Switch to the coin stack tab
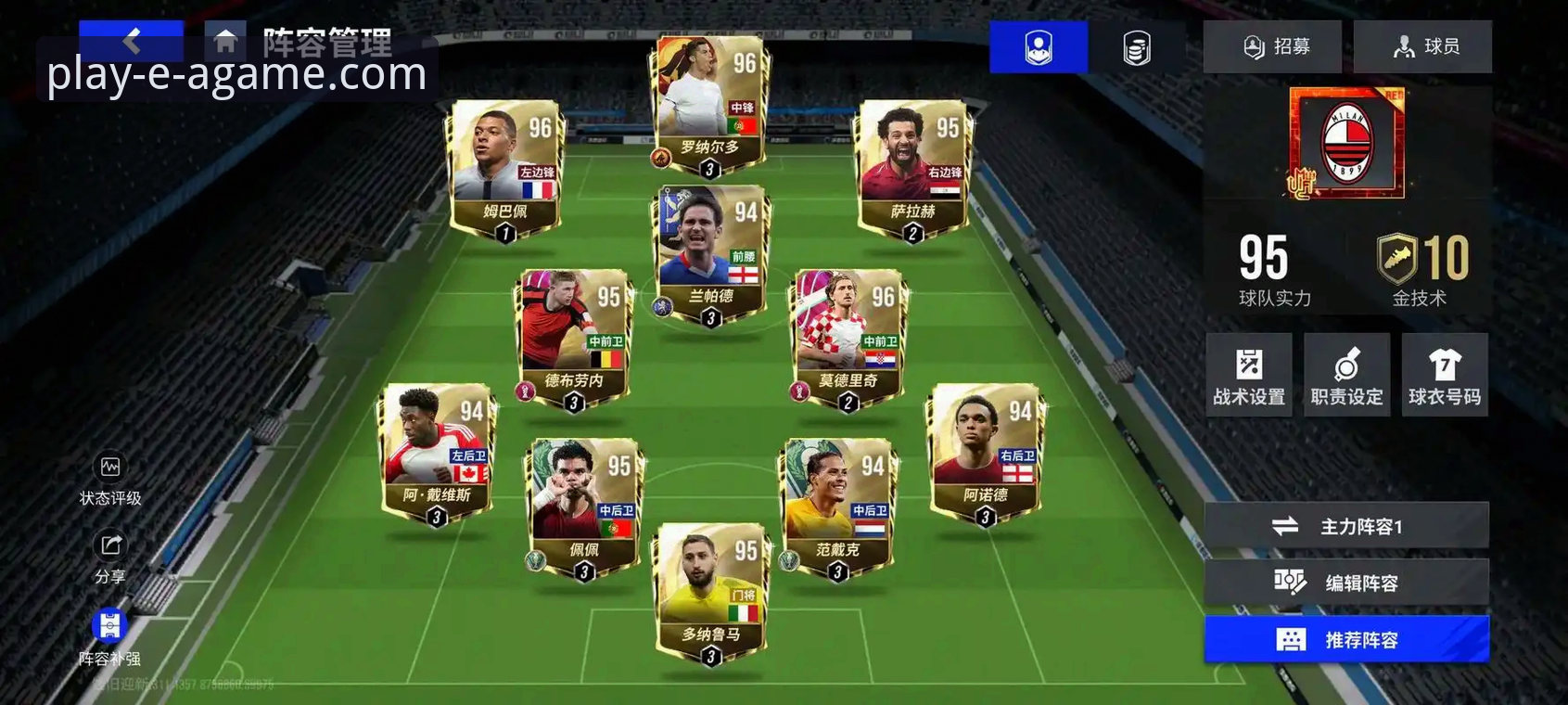The width and height of the screenshot is (1568, 705). pyautogui.click(x=1137, y=47)
